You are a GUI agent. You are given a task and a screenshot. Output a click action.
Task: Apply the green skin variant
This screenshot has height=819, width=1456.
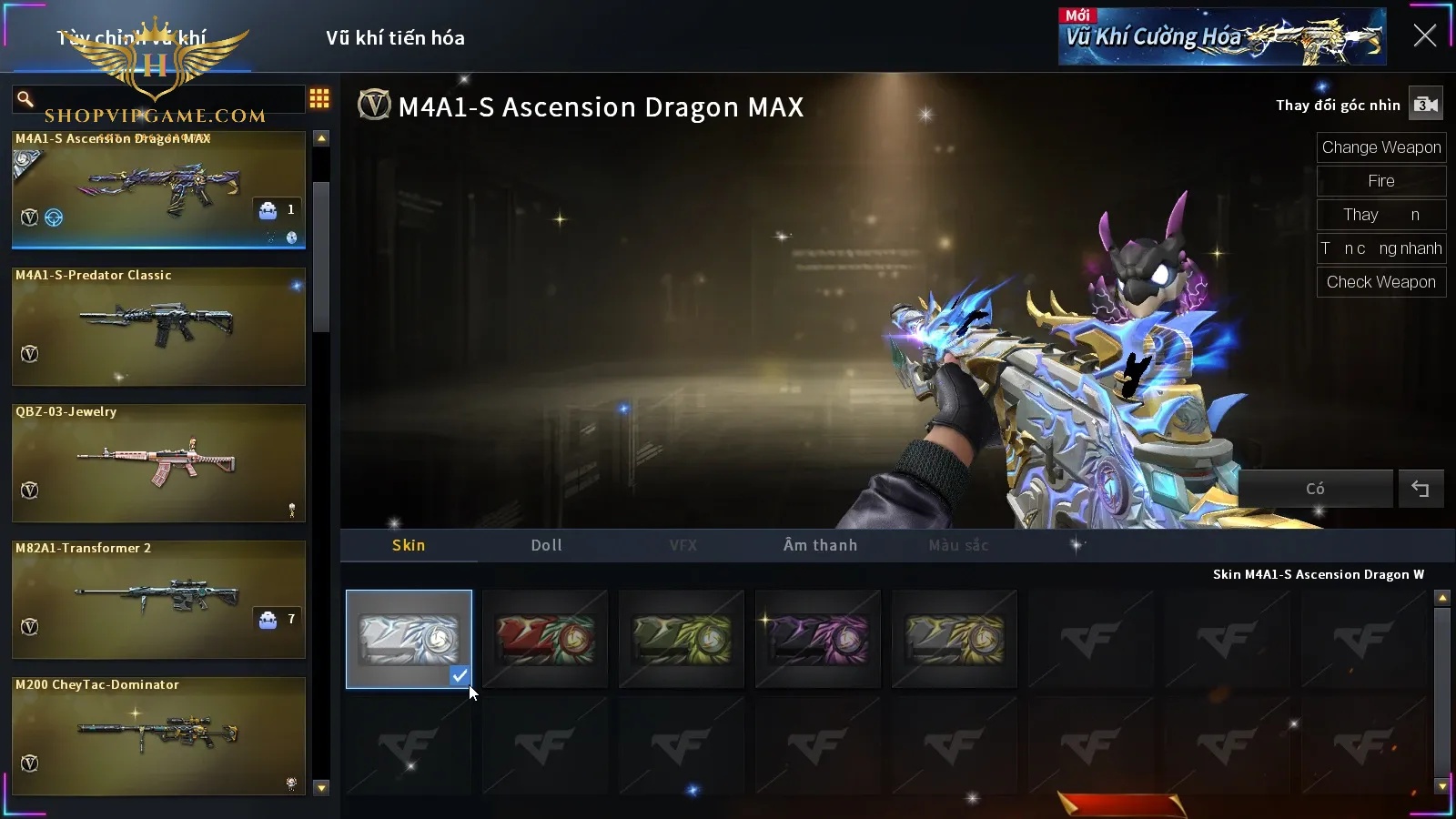(x=682, y=639)
